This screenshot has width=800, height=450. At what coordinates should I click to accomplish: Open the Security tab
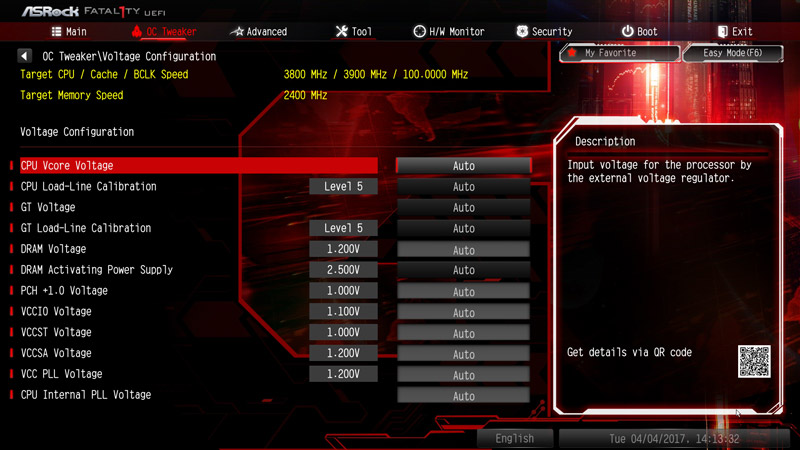pos(543,31)
